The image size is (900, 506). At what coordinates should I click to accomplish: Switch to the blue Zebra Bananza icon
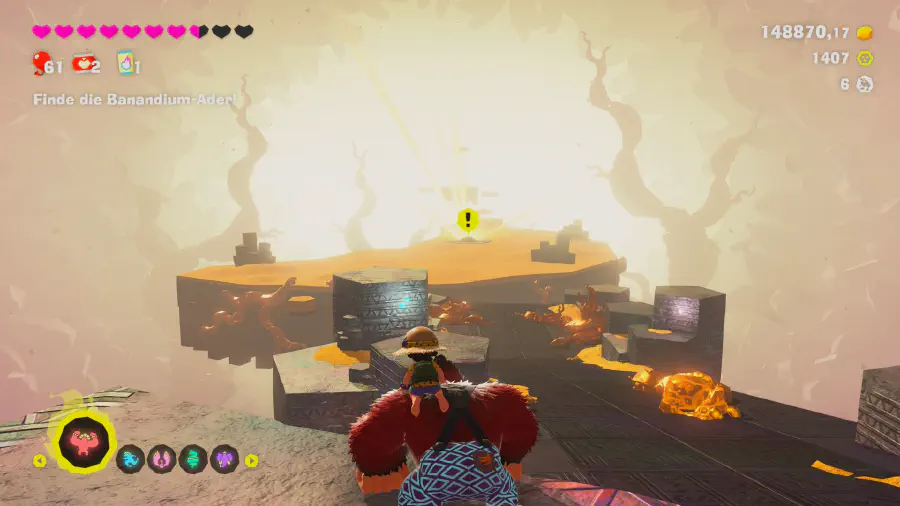click(x=130, y=459)
